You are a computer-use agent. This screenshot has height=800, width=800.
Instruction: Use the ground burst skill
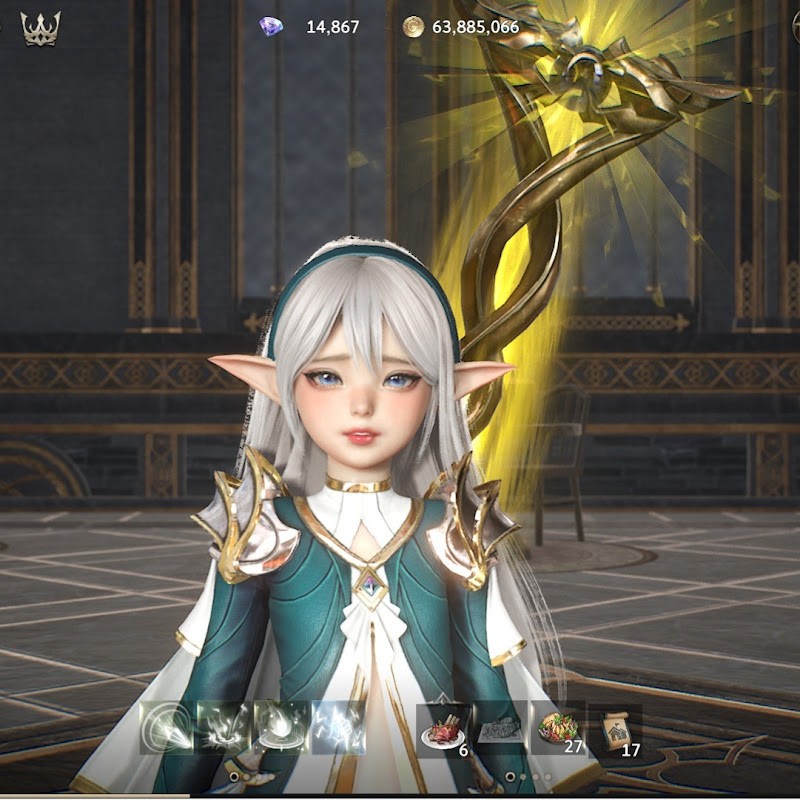click(225, 727)
